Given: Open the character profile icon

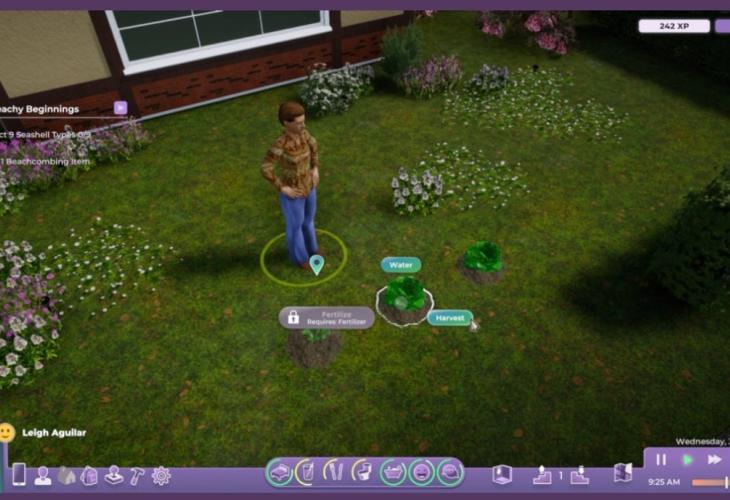Looking at the screenshot, I should (43, 476).
